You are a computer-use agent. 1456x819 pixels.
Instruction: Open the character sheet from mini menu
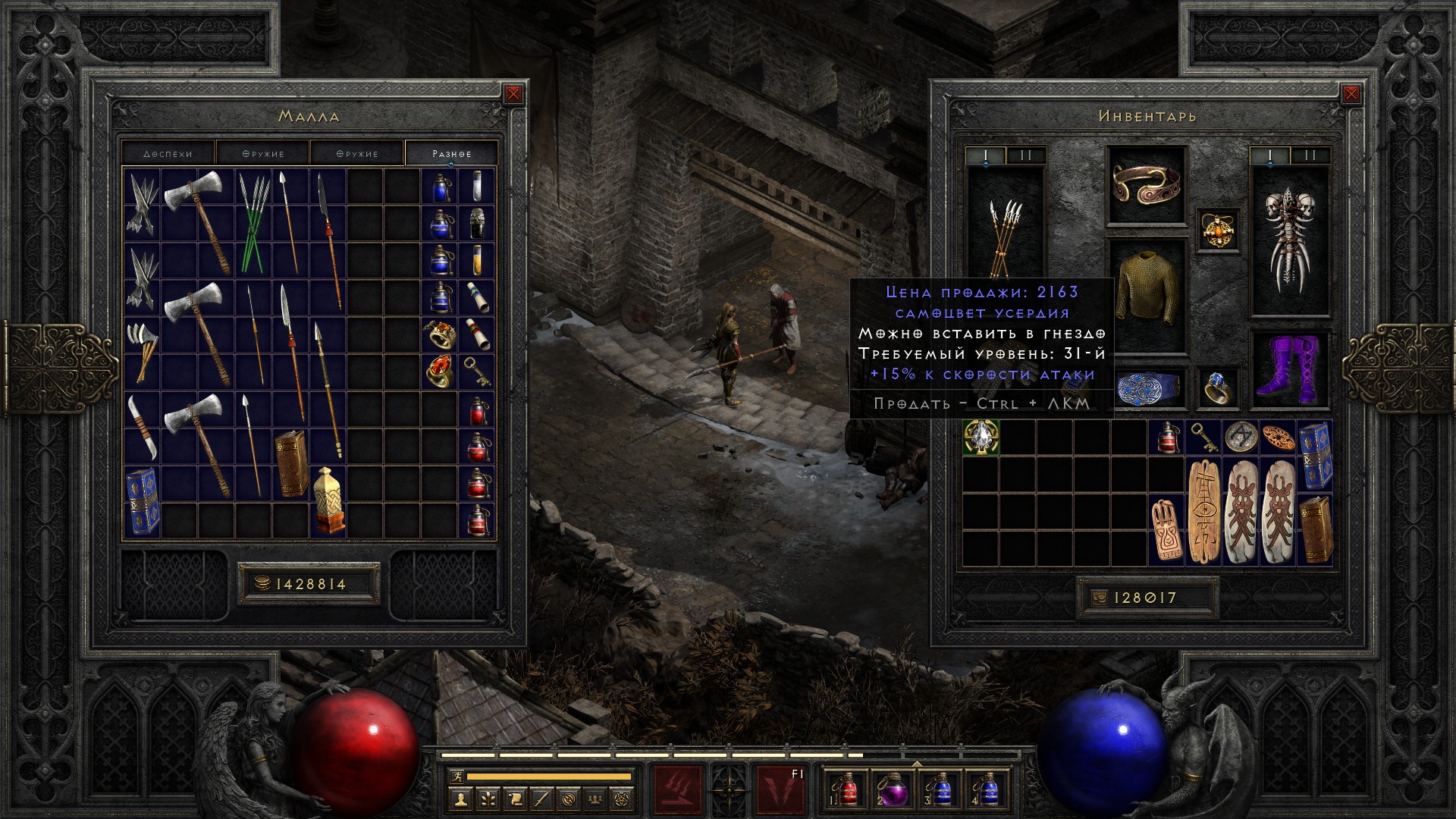click(x=461, y=799)
